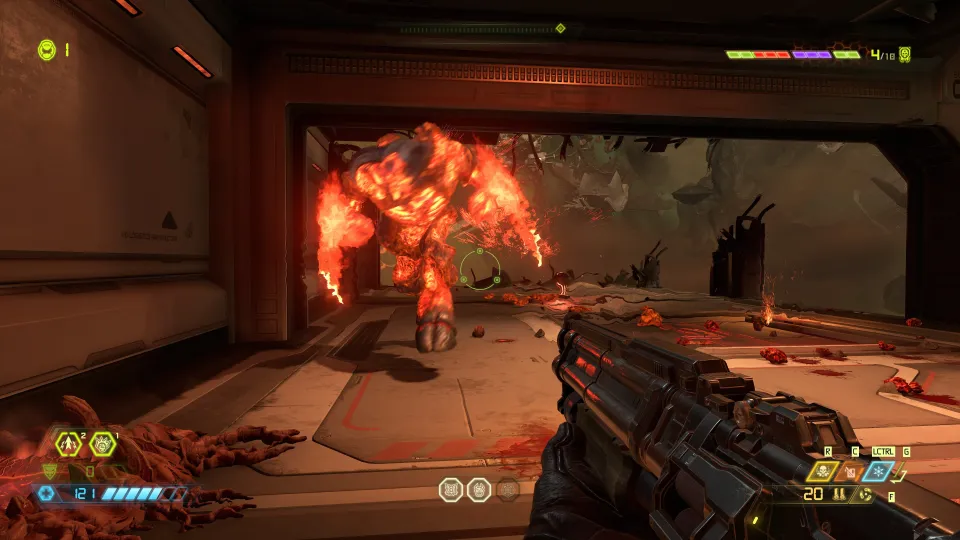Click the extra life helmet icon
This screenshot has height=540, width=960.
[46, 48]
